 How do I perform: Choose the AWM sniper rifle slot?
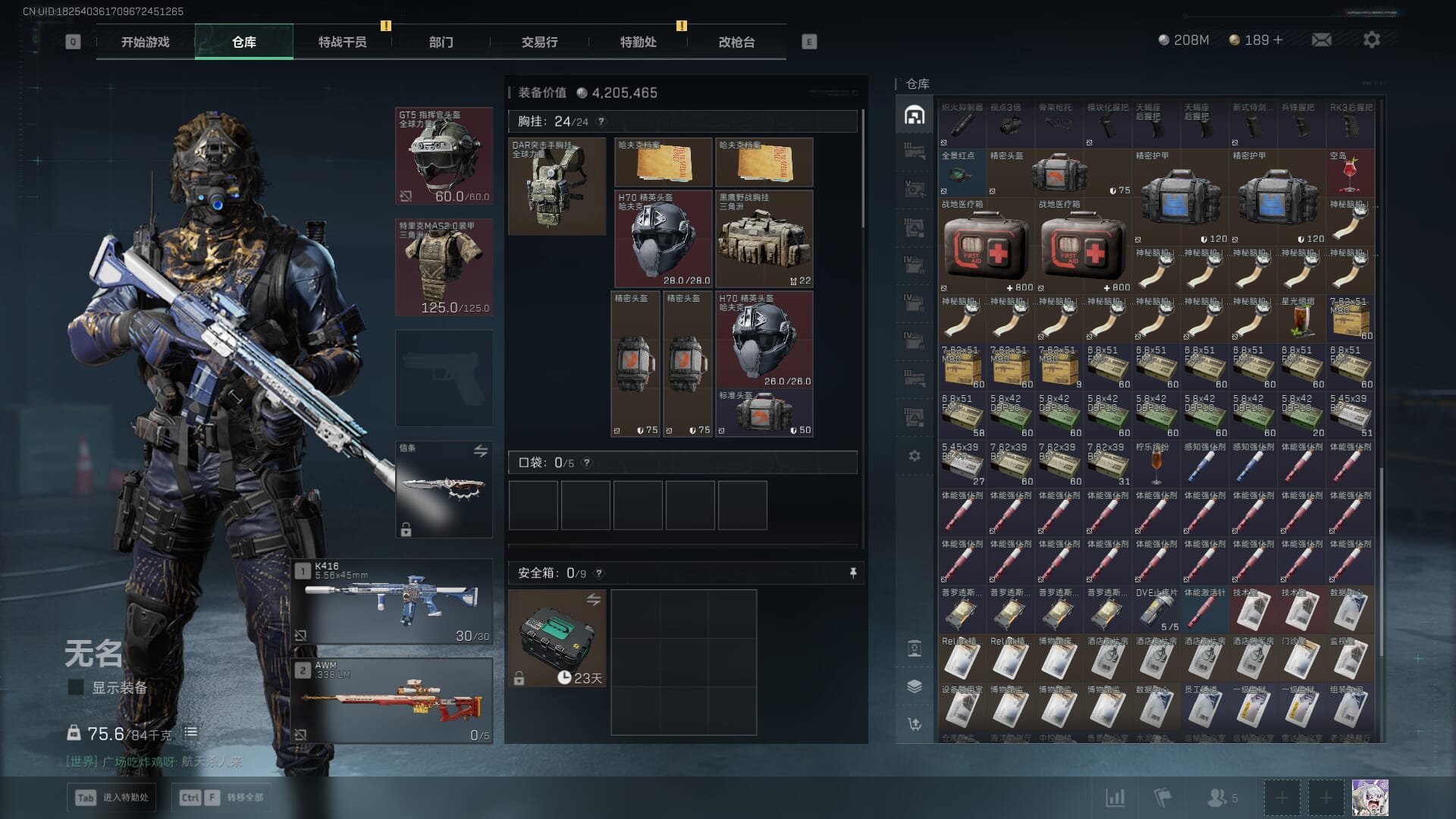coord(392,700)
